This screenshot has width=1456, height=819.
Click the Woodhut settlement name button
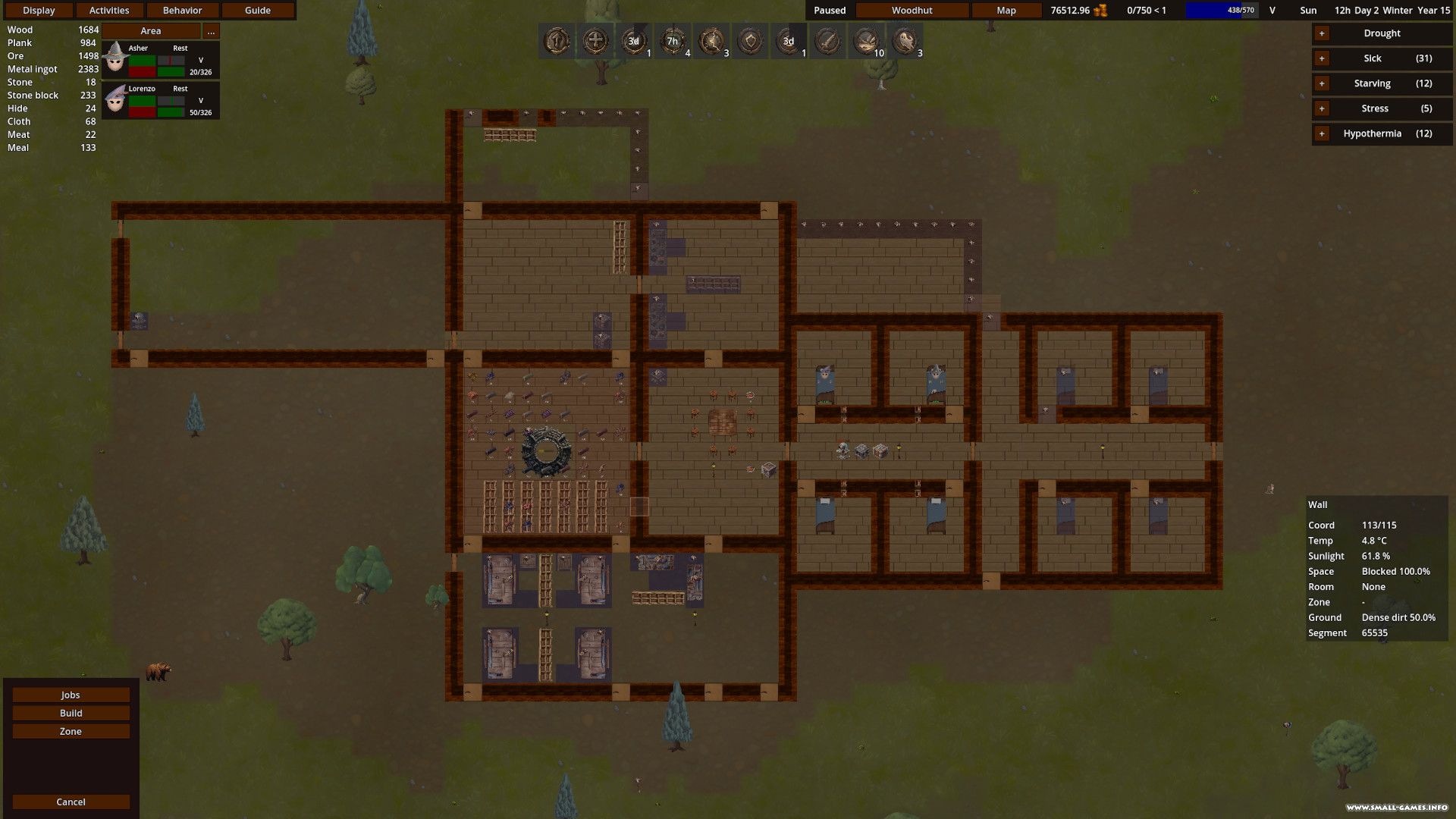point(912,11)
